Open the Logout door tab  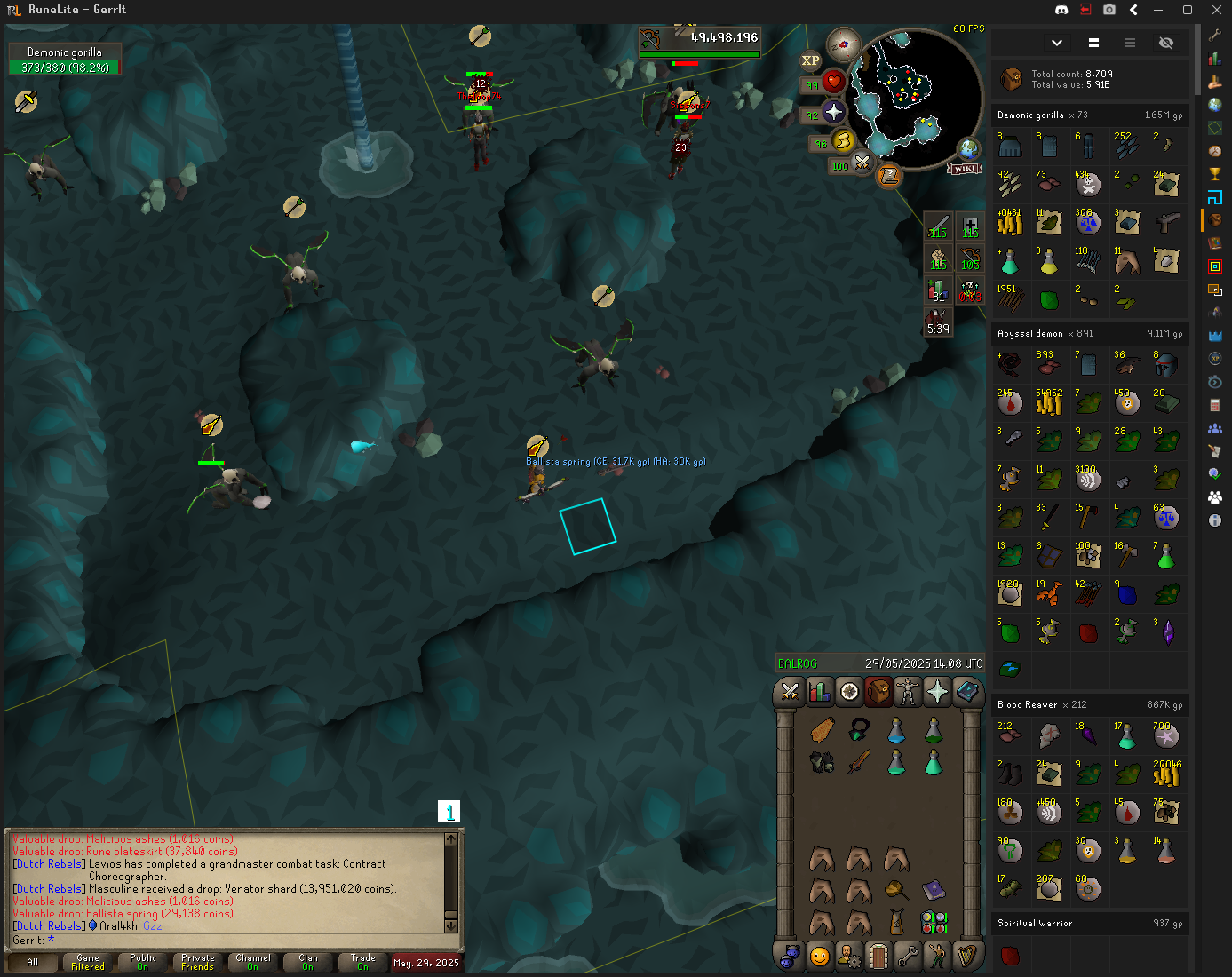[878, 957]
